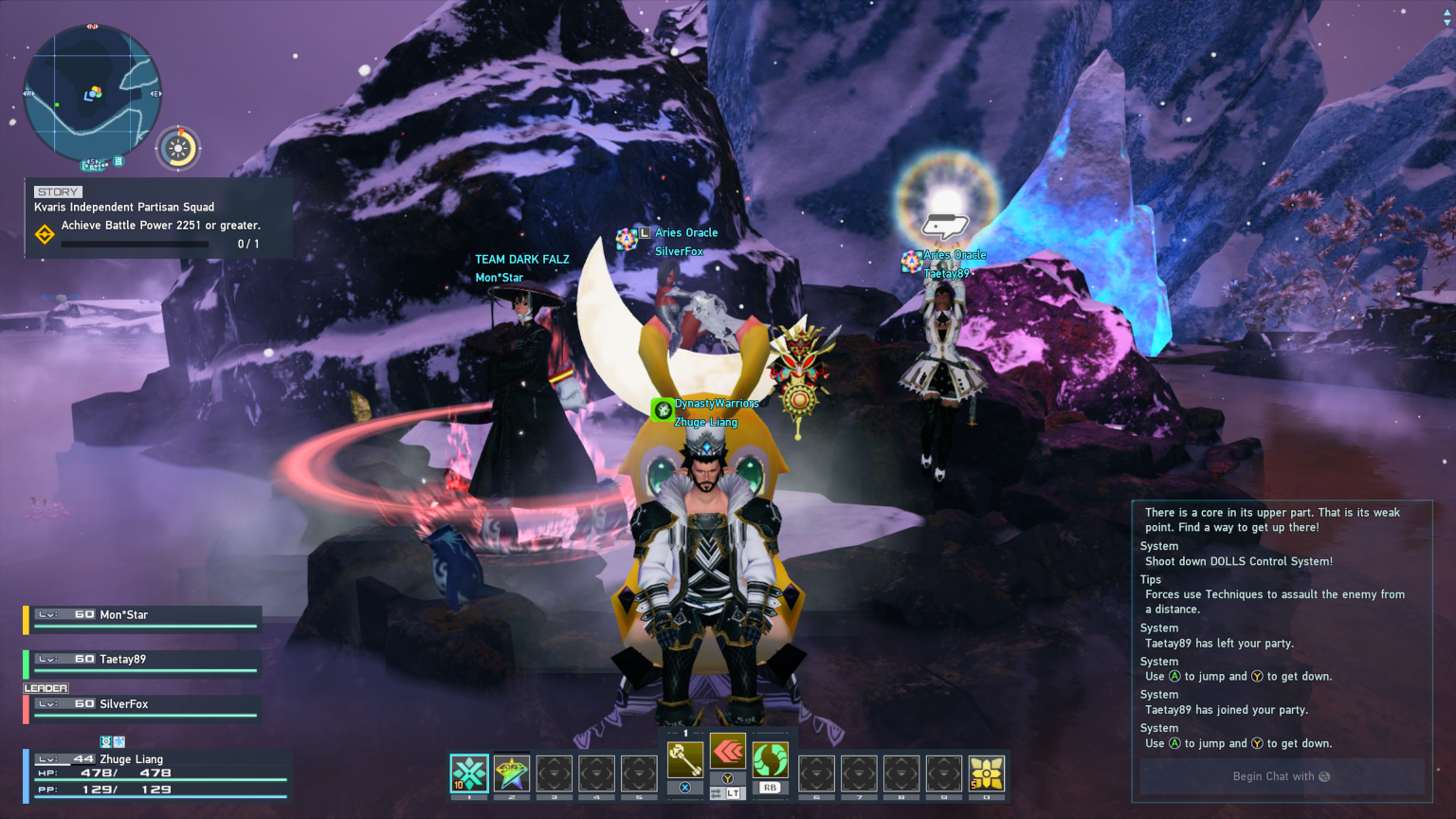1456x819 pixels.
Task: Open the quest log icon below the minimap
Action: (118, 162)
